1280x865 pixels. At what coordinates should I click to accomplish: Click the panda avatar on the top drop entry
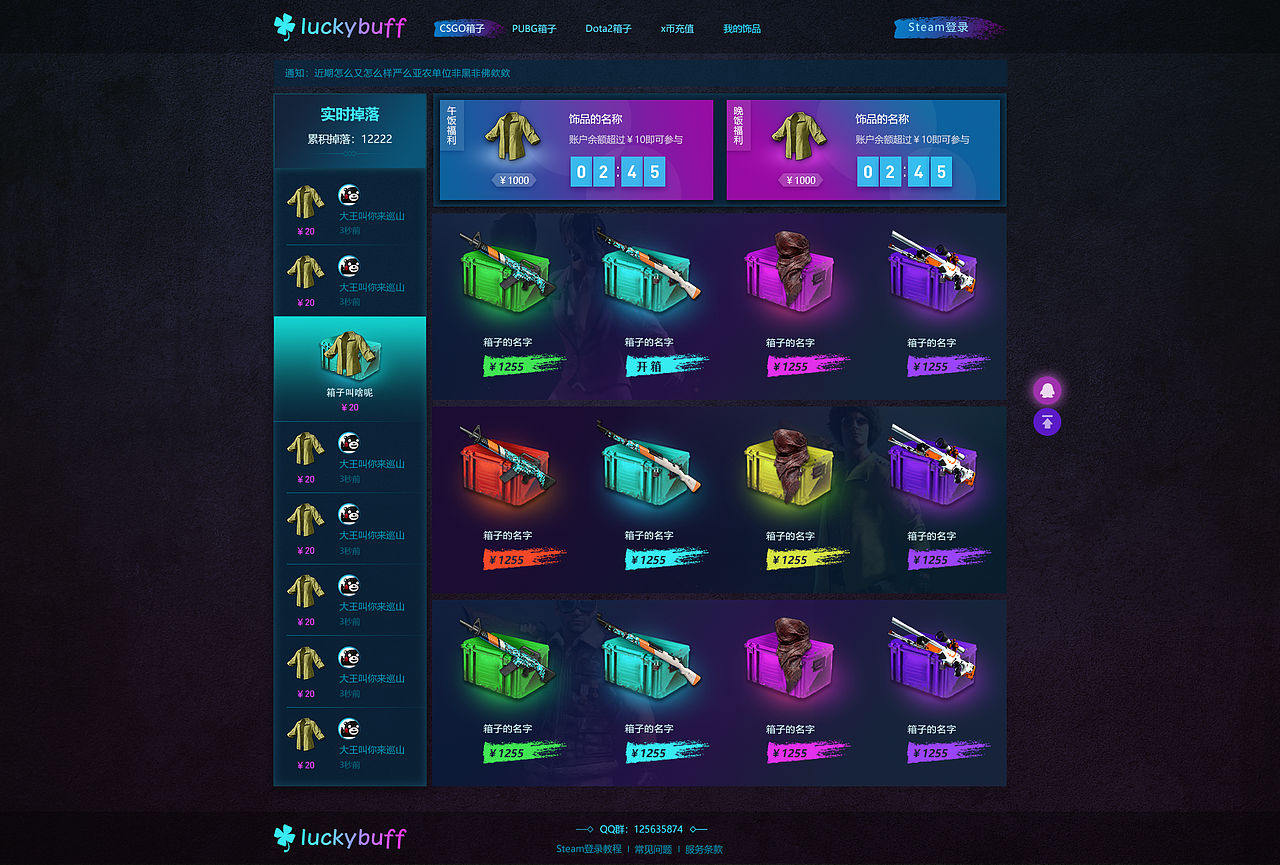click(349, 195)
